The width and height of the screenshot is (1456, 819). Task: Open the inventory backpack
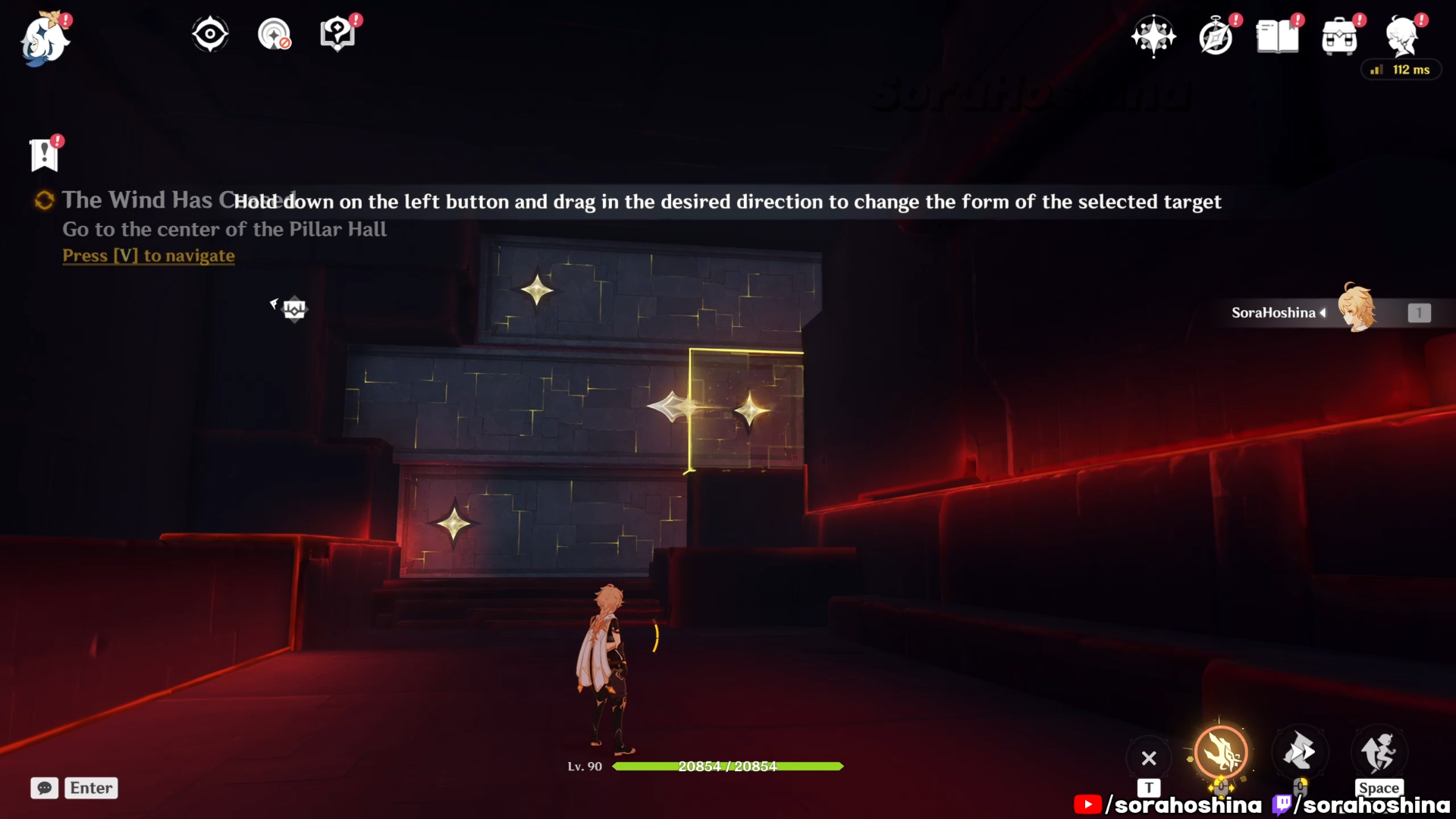pos(1339,37)
